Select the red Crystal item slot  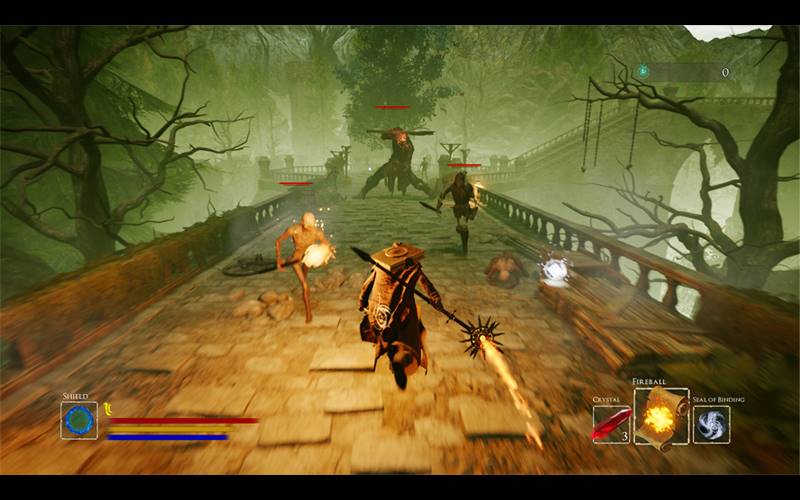point(611,424)
